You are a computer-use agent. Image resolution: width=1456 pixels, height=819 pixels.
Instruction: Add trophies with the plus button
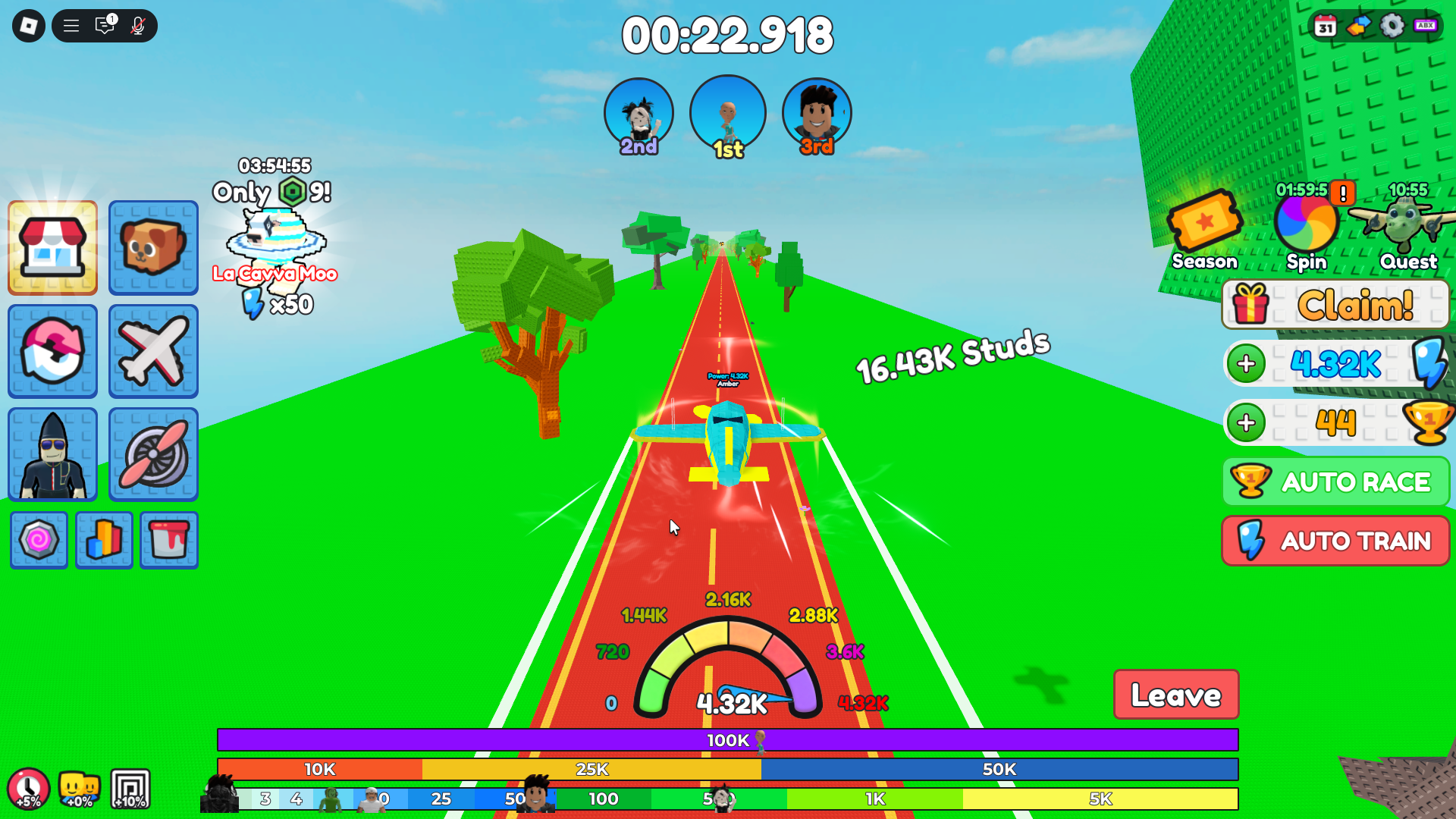click(x=1246, y=422)
